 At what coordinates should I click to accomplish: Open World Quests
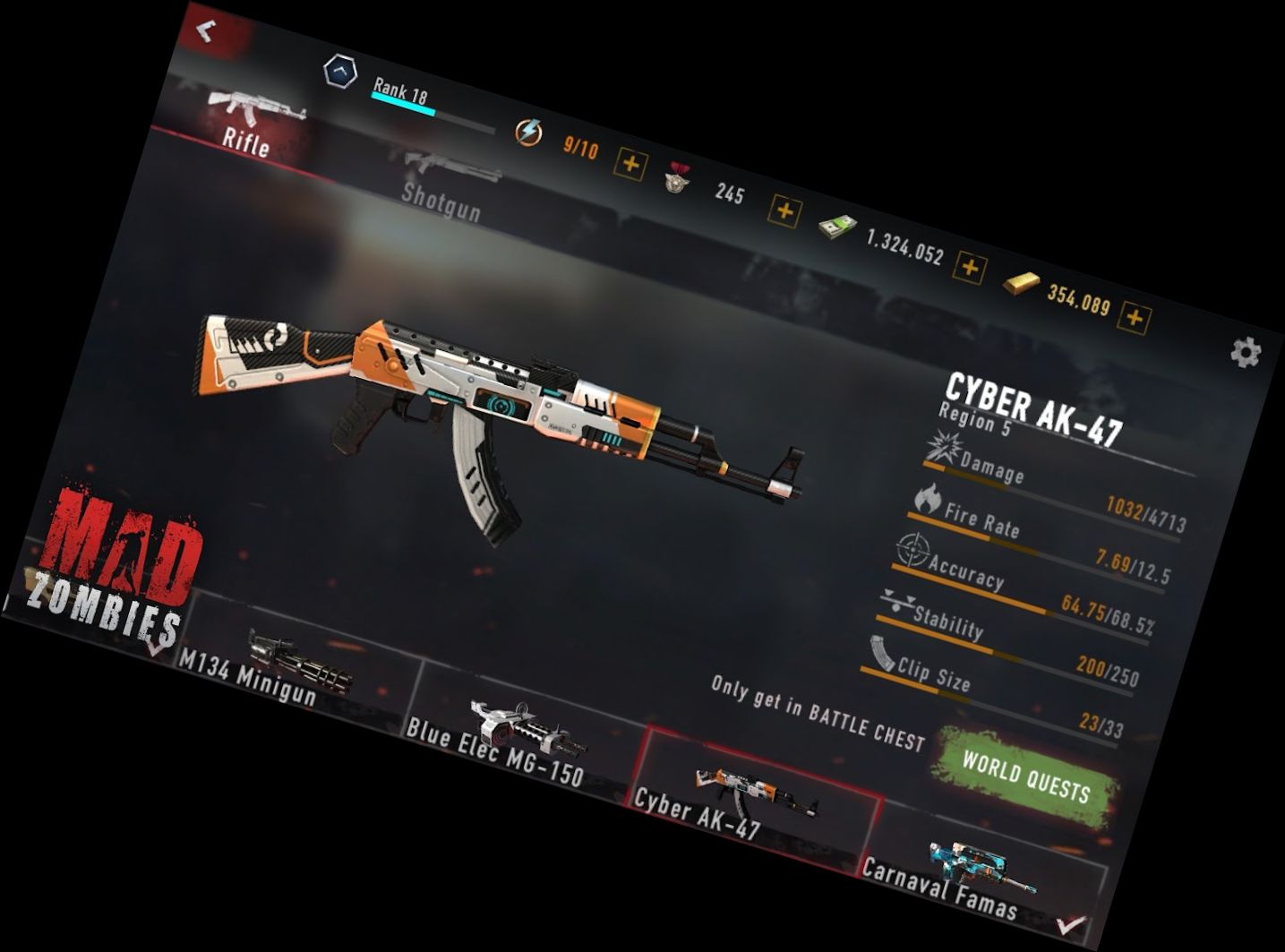point(1026,776)
